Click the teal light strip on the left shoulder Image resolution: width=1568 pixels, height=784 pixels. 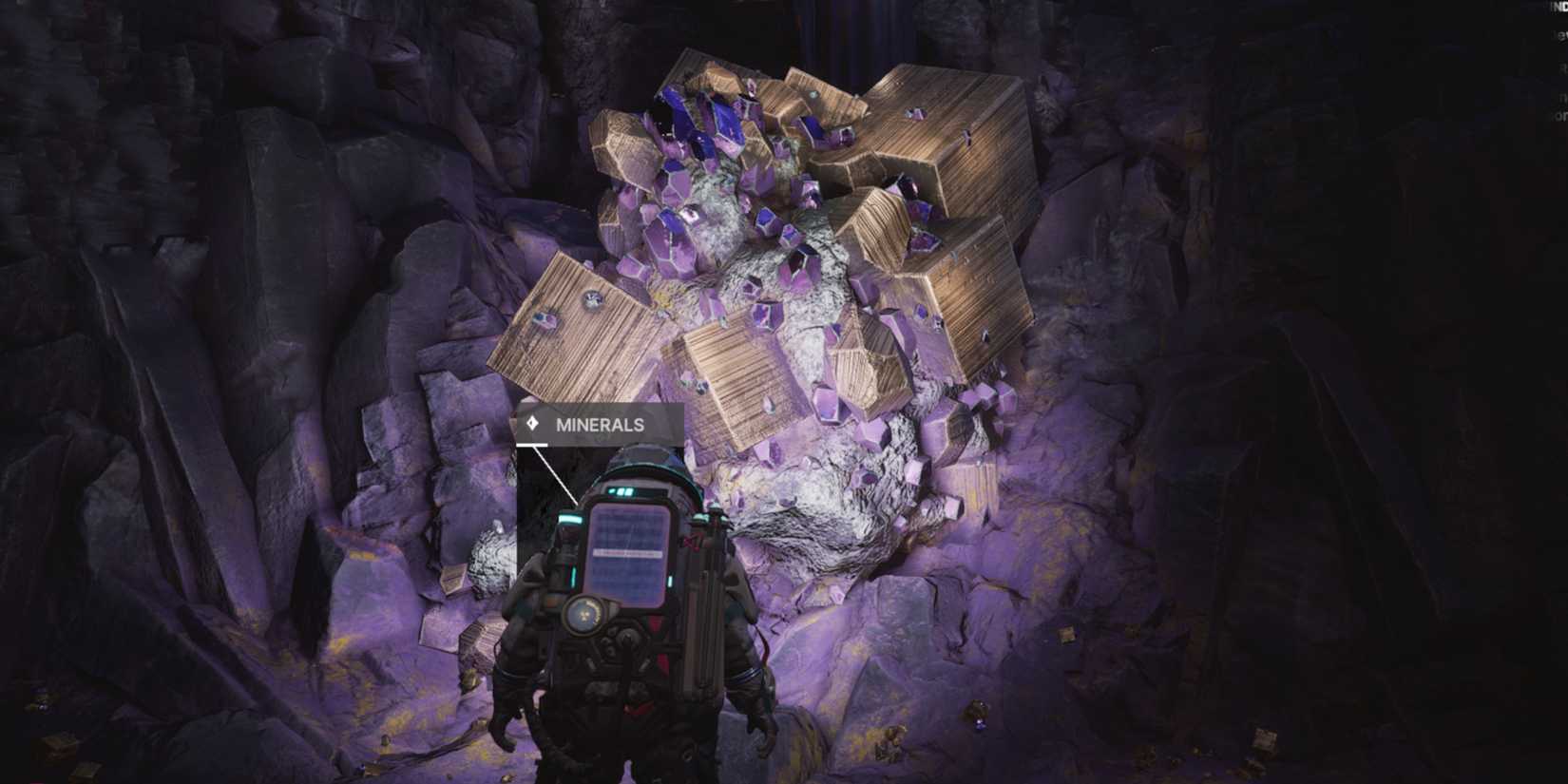coord(572,518)
